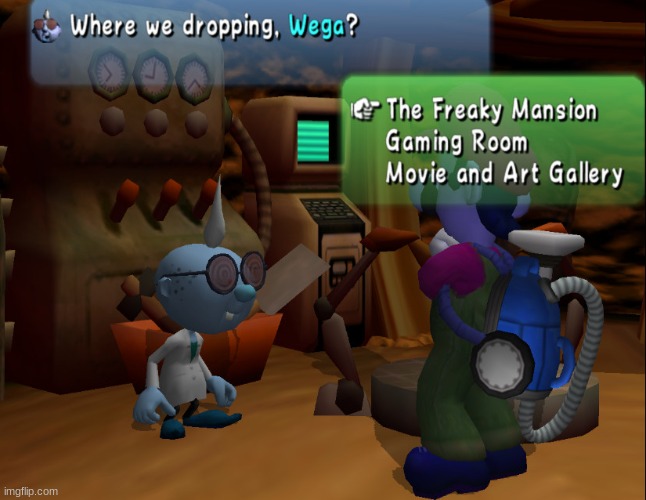Select the Gaming Room destination
Image resolution: width=646 pixels, height=500 pixels.
point(456,141)
